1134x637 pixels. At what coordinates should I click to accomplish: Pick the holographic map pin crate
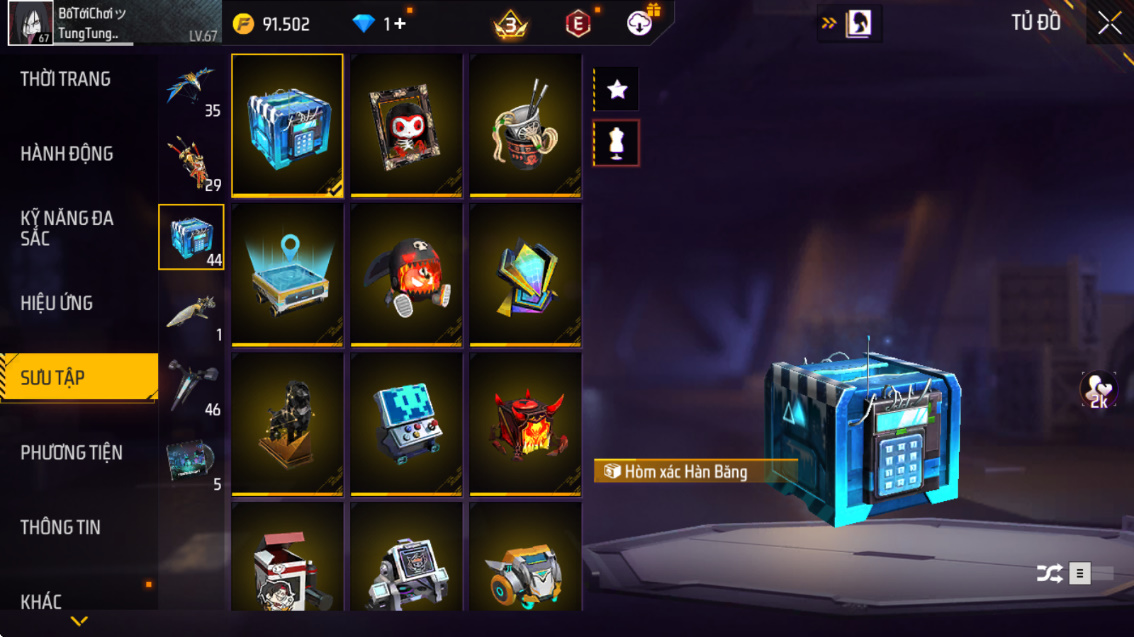click(x=287, y=274)
